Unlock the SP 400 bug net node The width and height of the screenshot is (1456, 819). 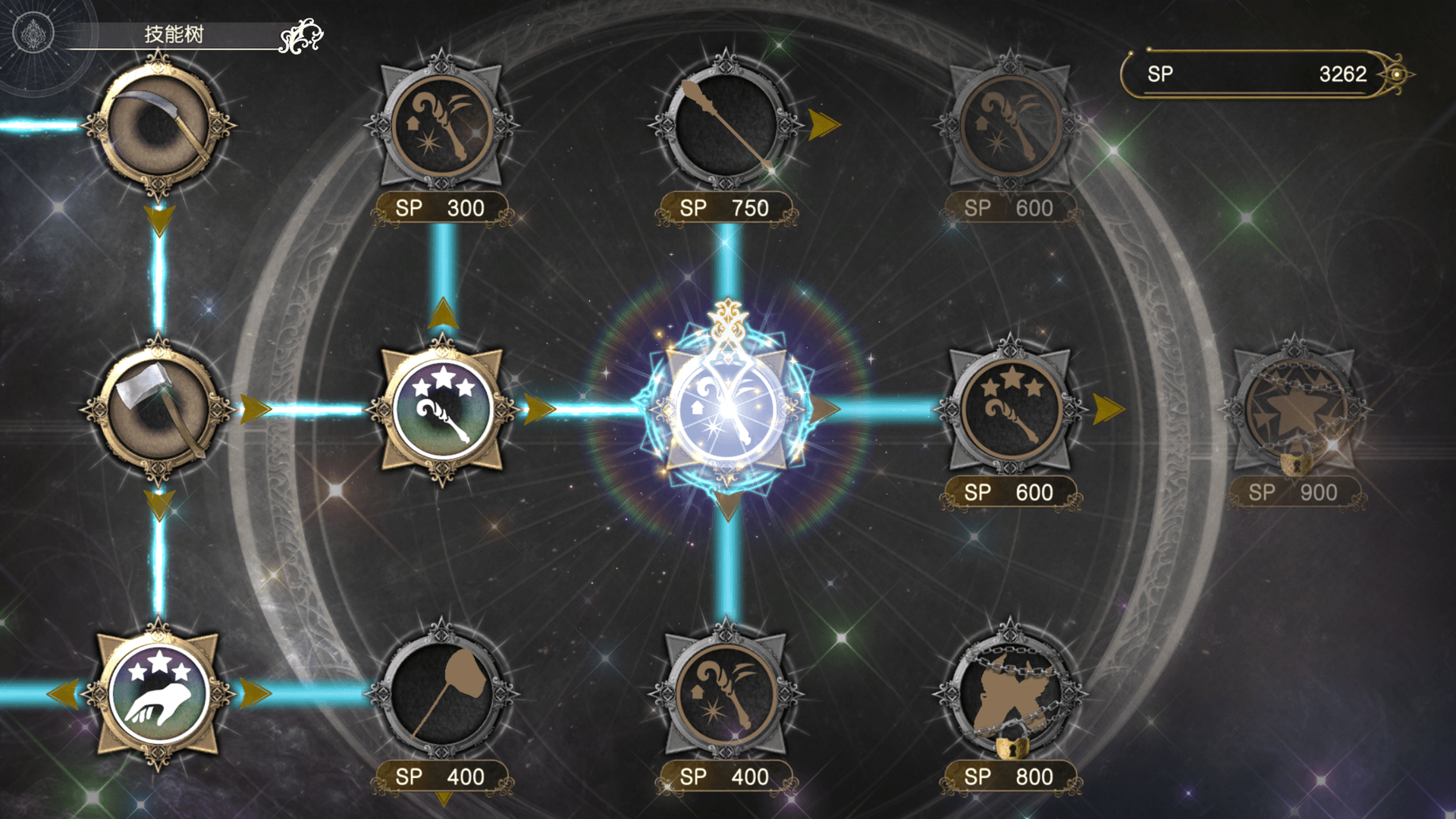coord(442,693)
